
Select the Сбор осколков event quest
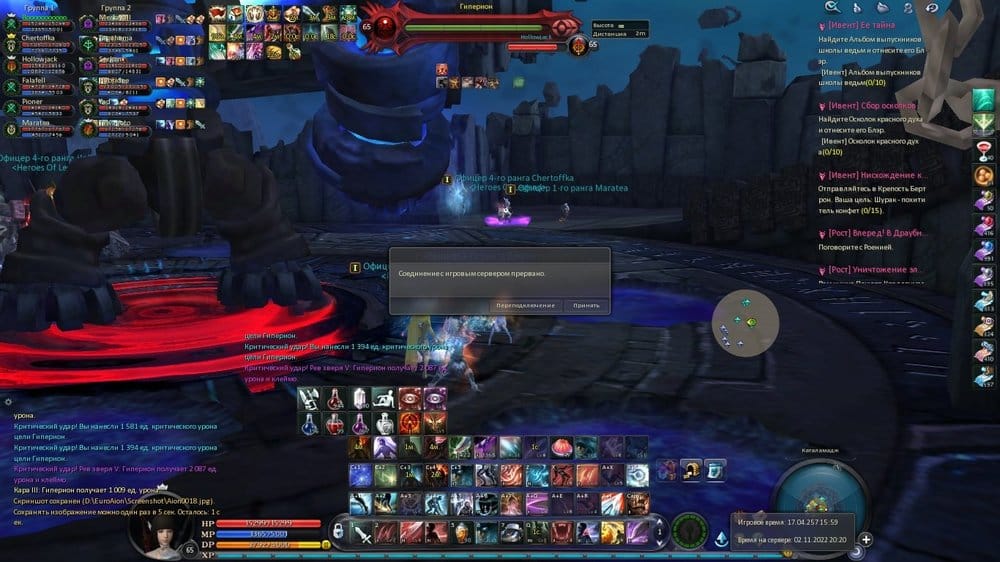point(870,105)
